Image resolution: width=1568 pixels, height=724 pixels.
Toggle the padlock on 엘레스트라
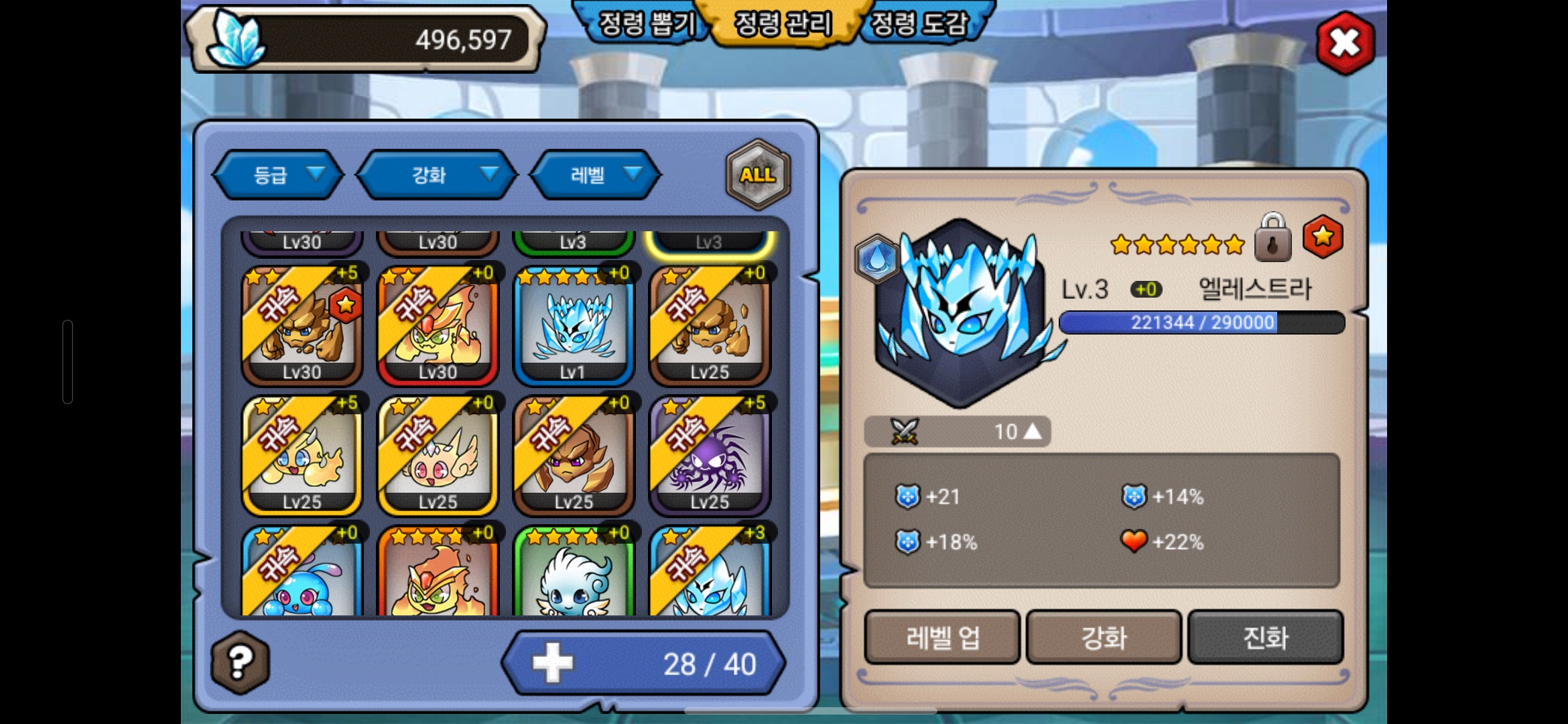(1272, 238)
